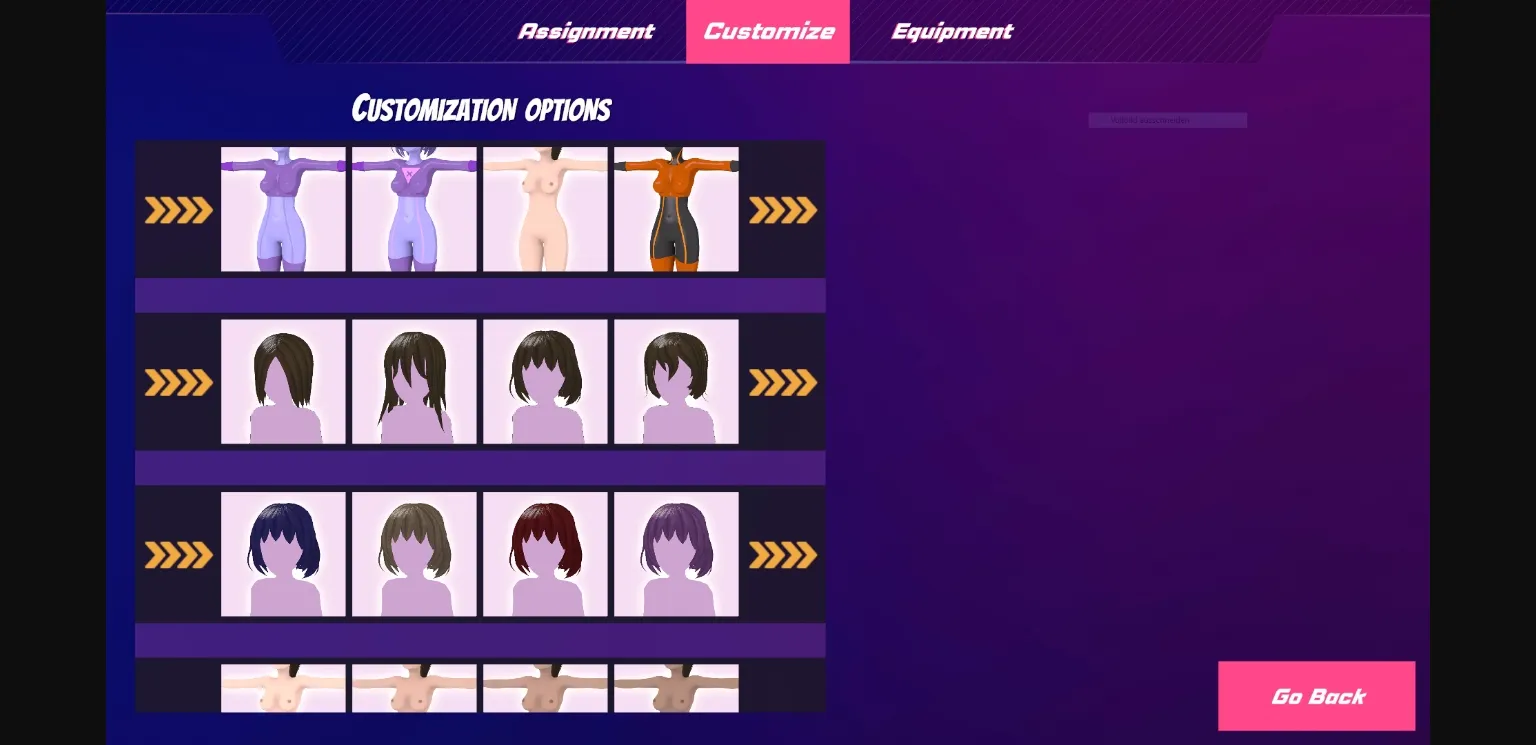This screenshot has width=1536, height=745.
Task: Pick the nude body option
Action: (545, 209)
